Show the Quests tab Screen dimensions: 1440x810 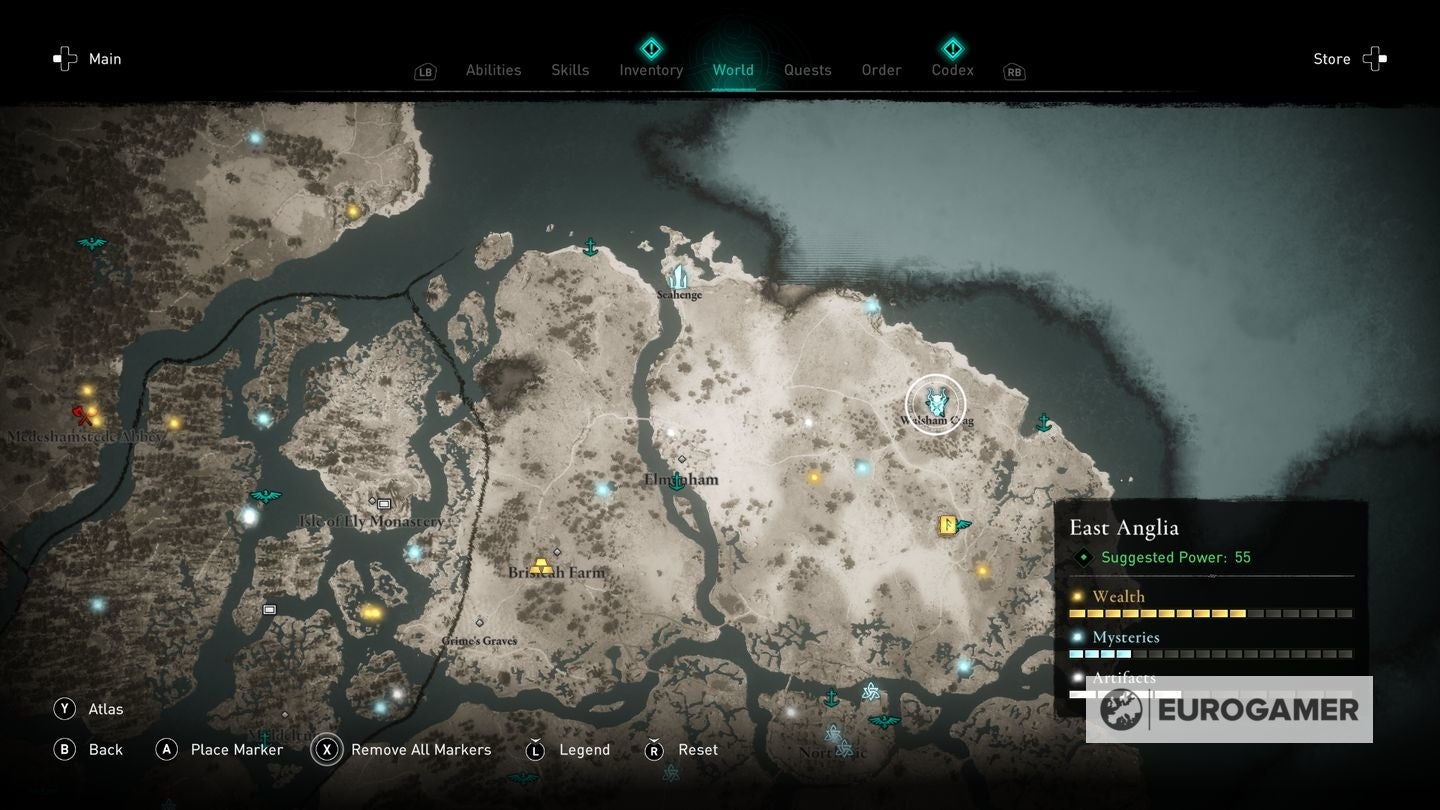[807, 70]
